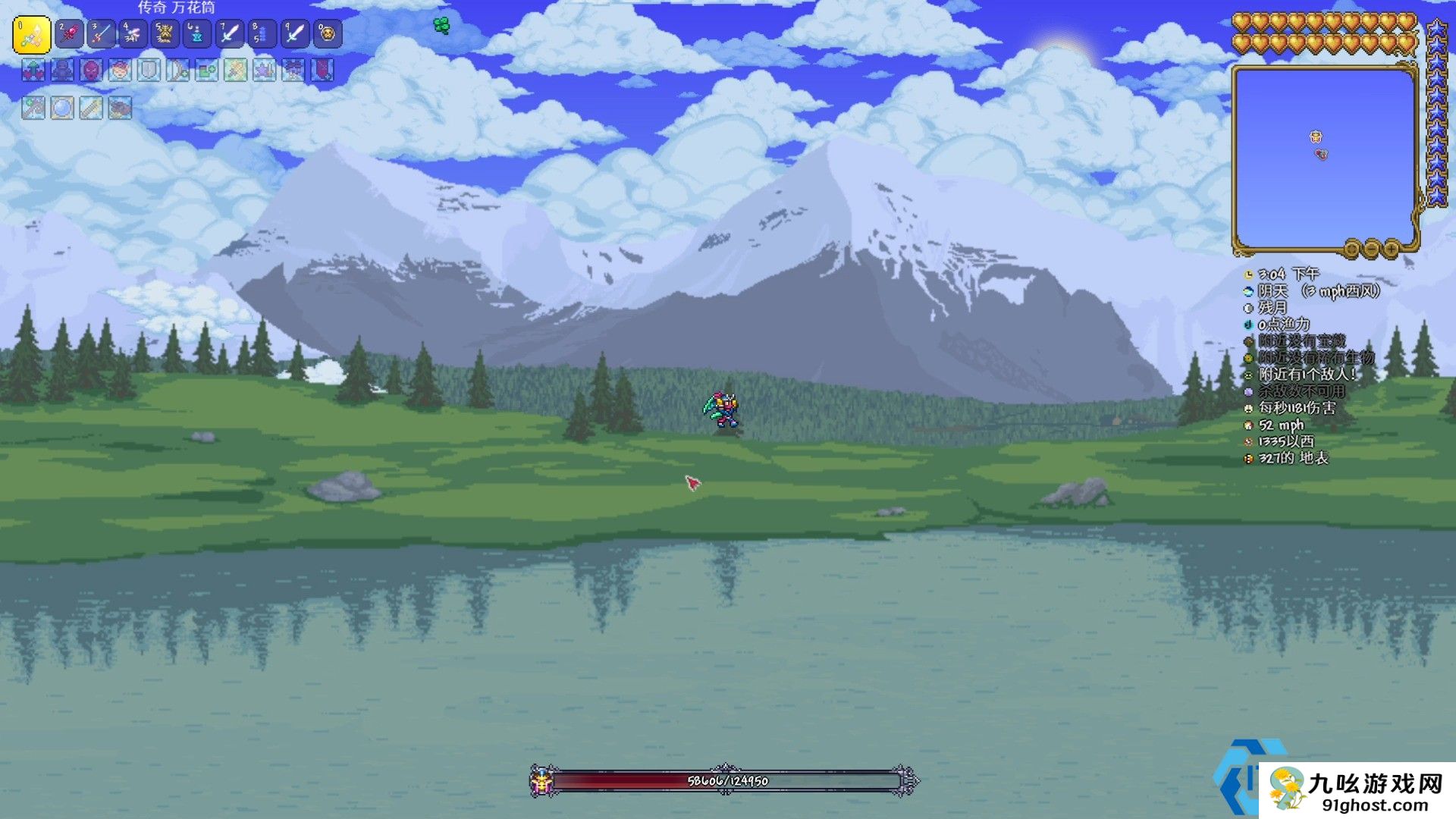Select the blue stacked item in slot 8

pos(262,34)
